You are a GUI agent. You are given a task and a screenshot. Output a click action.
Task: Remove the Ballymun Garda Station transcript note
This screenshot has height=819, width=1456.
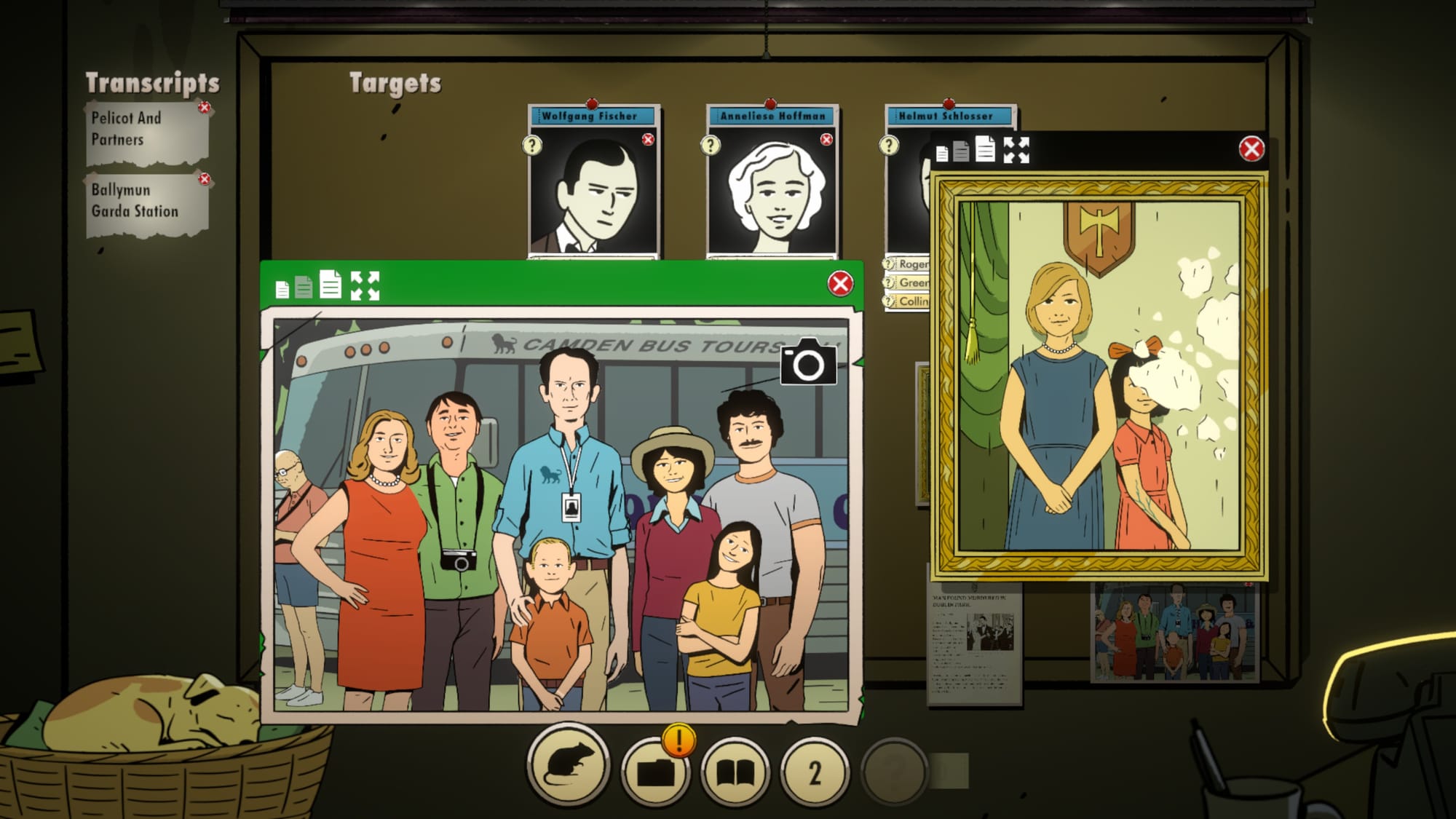point(205,179)
